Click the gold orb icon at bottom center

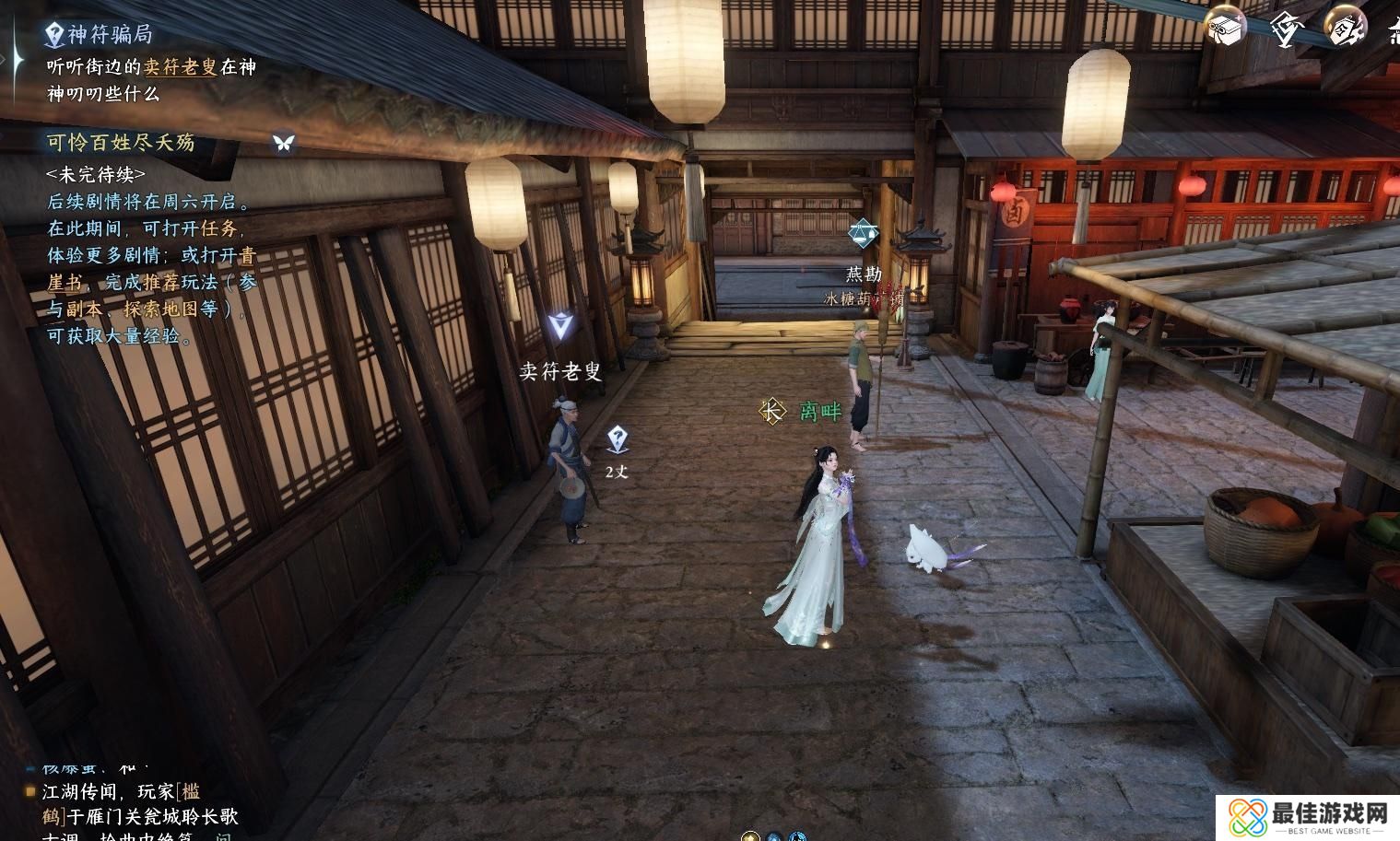751,836
